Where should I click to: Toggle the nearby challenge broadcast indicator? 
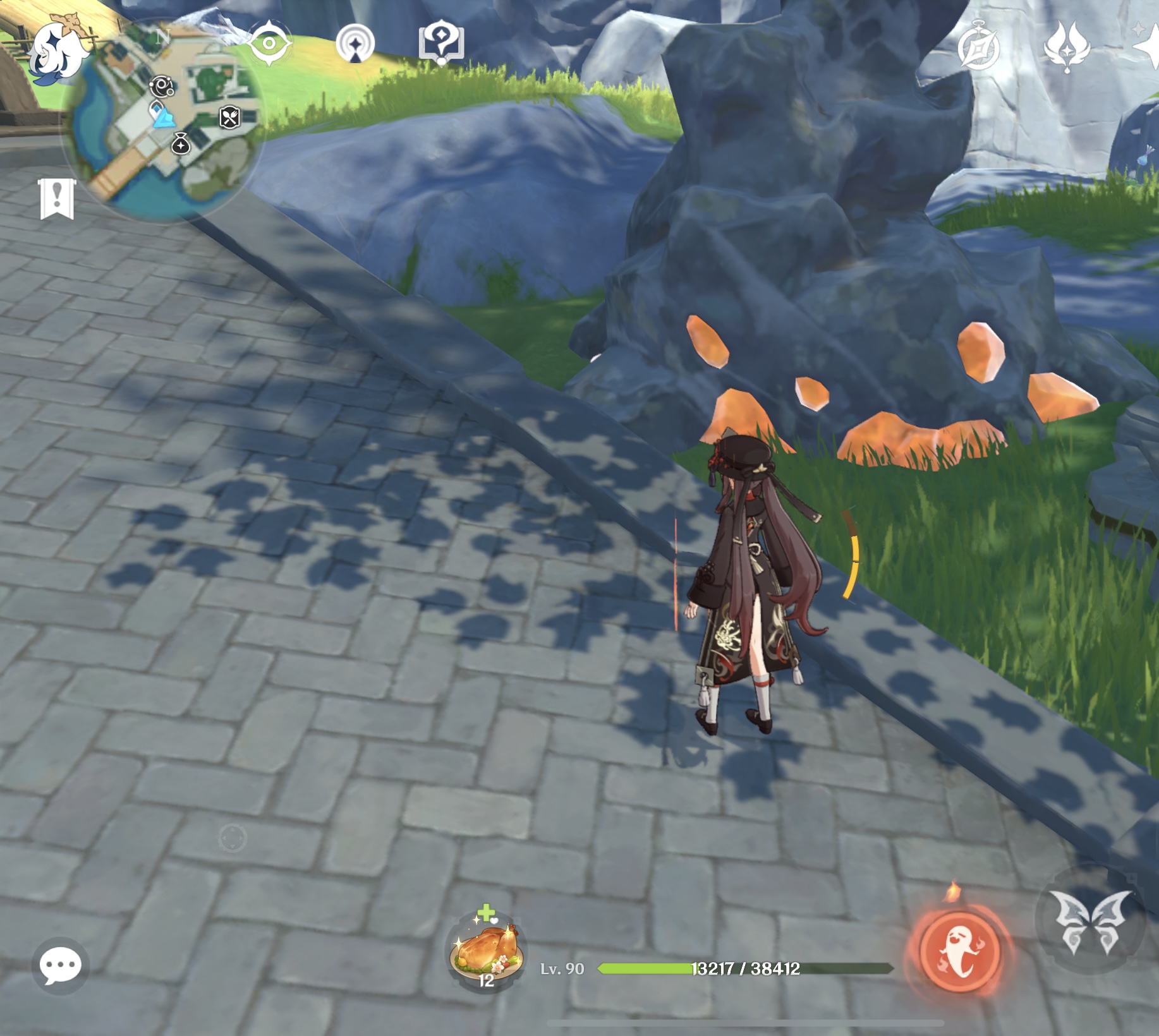(x=356, y=43)
